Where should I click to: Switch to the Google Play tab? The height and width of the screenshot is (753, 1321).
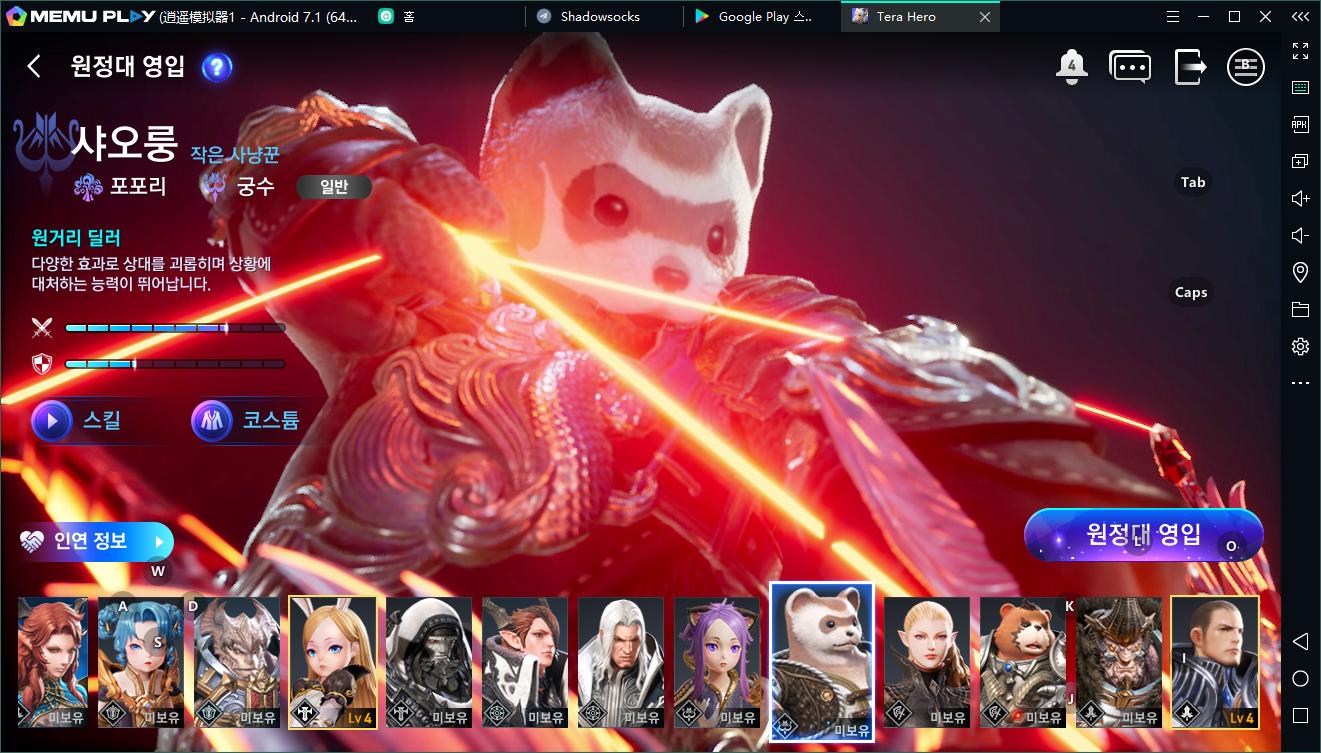(762, 17)
